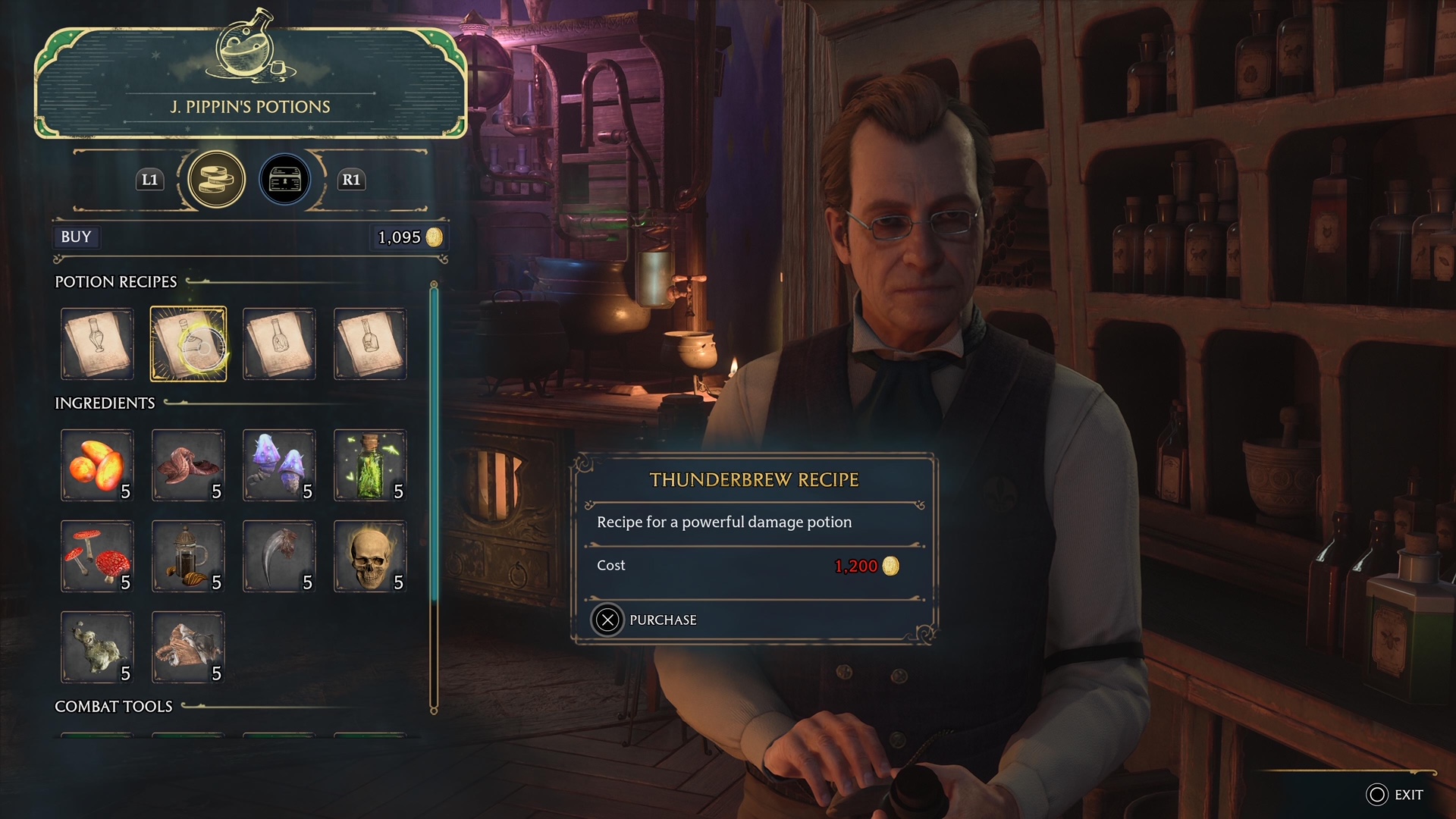Select the green bottle of Lacewing flies

click(x=370, y=465)
